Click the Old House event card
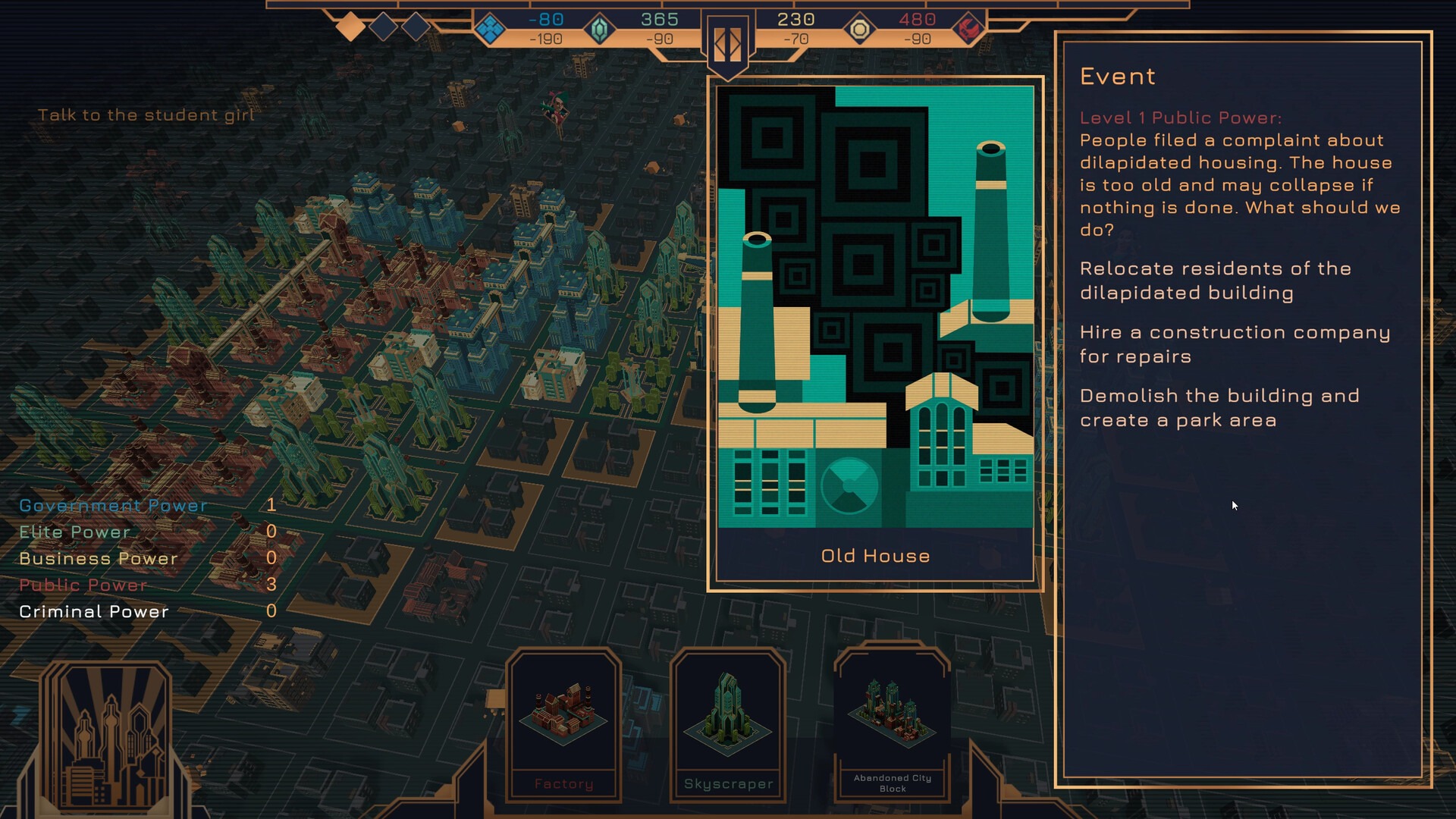This screenshot has width=1456, height=819. click(x=875, y=334)
